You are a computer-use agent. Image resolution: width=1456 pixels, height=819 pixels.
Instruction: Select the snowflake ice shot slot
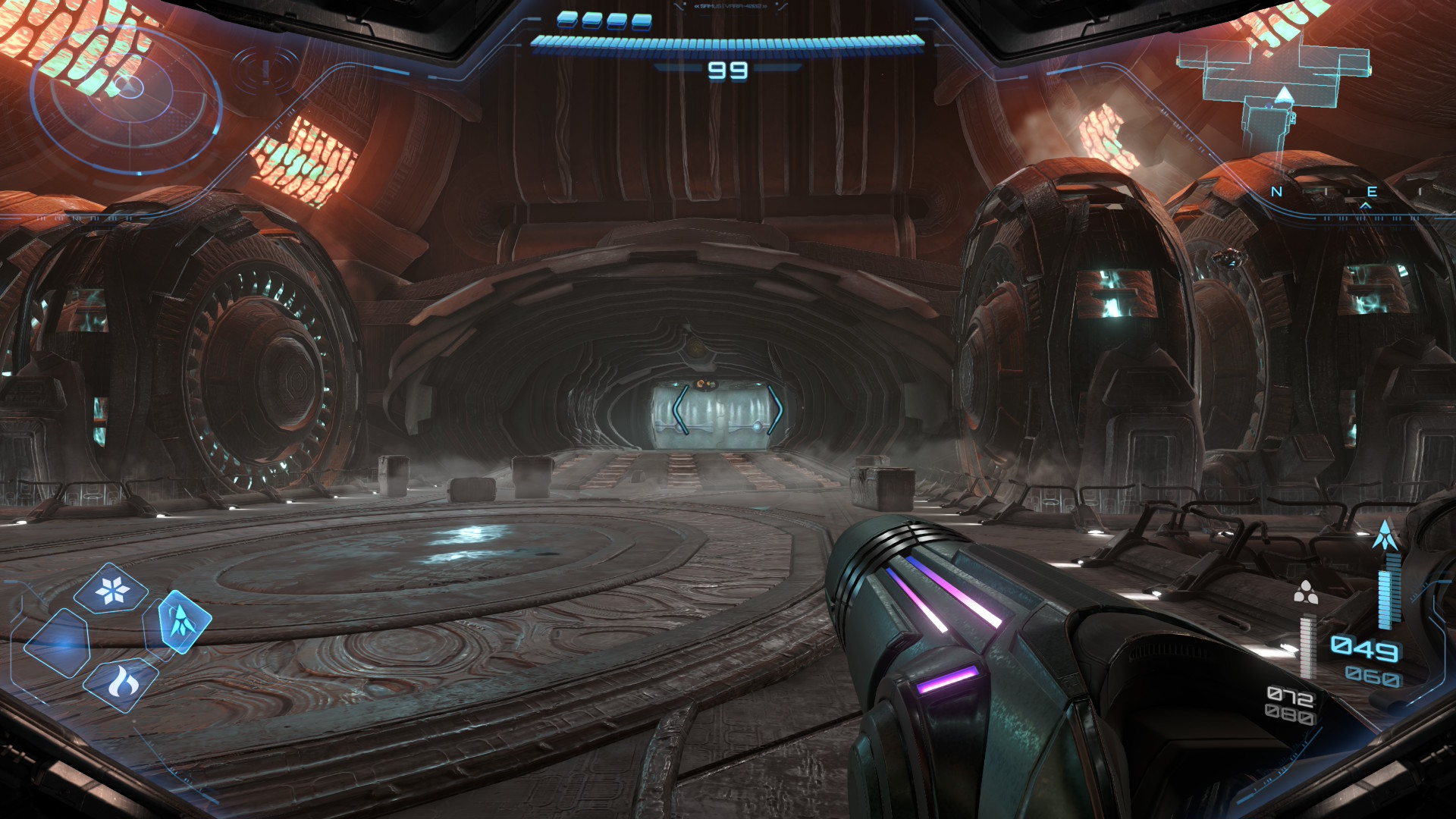[x=112, y=589]
